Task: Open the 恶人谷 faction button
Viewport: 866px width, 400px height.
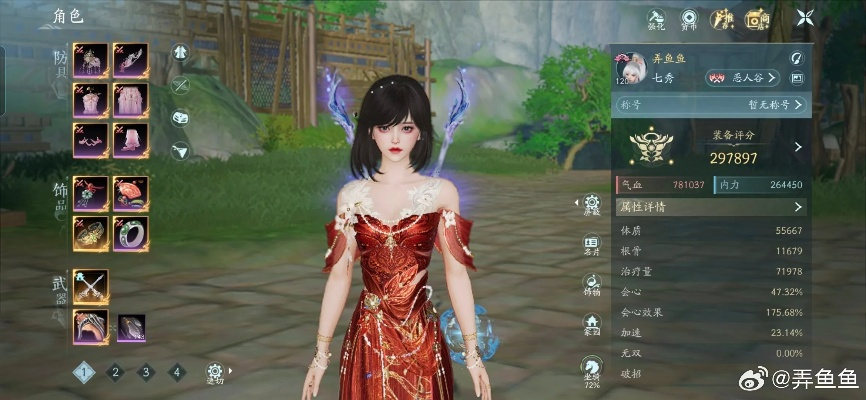Action: click(742, 77)
